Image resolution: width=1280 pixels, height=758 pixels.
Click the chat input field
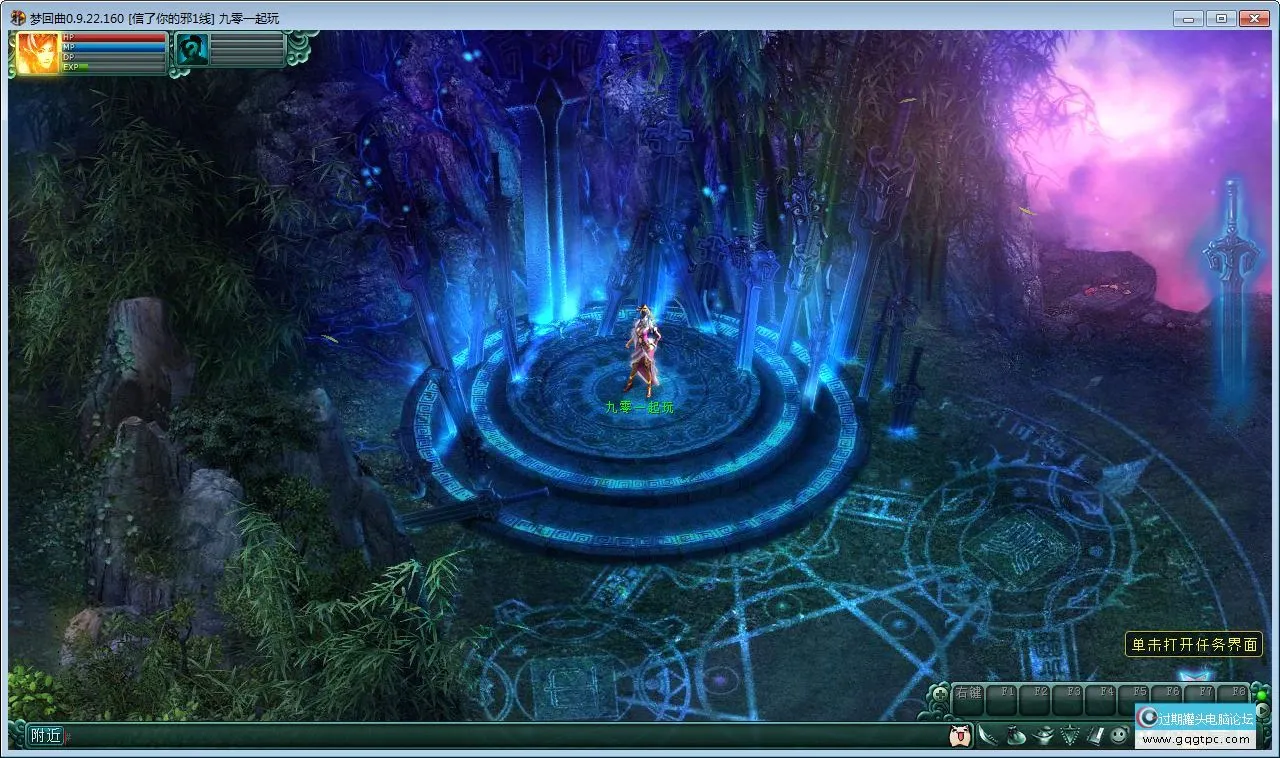pyautogui.click(x=500, y=736)
